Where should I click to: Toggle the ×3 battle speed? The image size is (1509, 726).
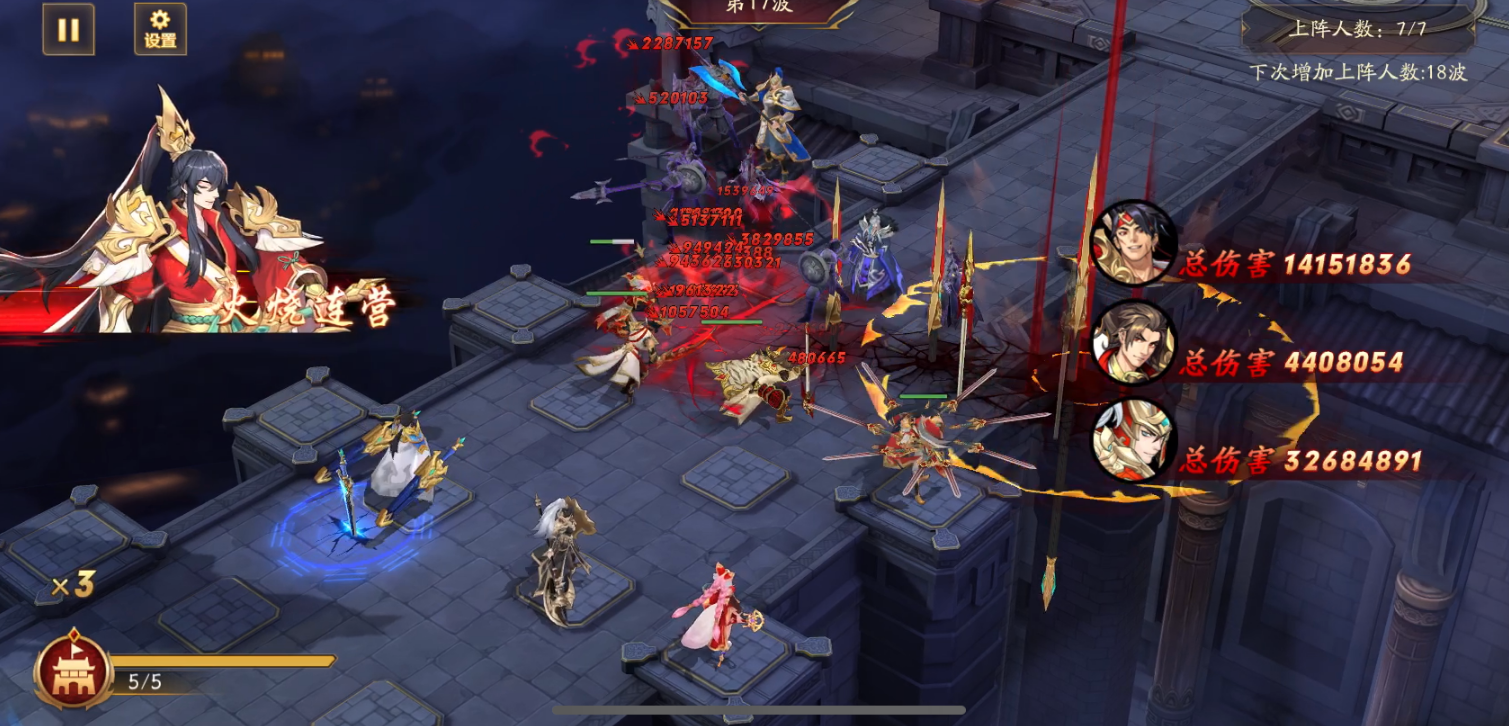tap(73, 586)
